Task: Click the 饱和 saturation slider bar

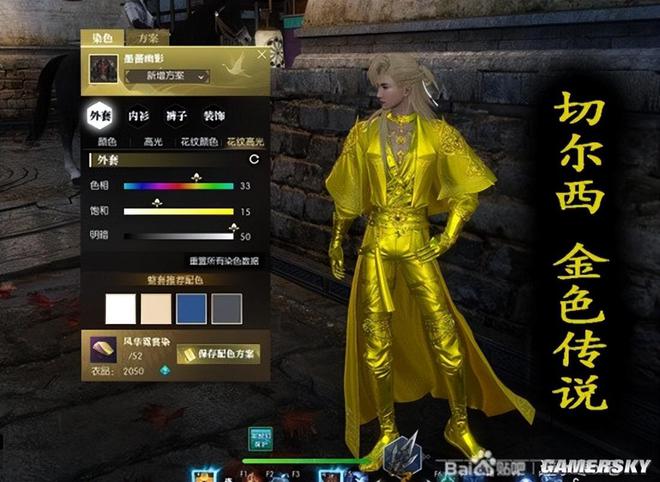Action: click(x=178, y=212)
